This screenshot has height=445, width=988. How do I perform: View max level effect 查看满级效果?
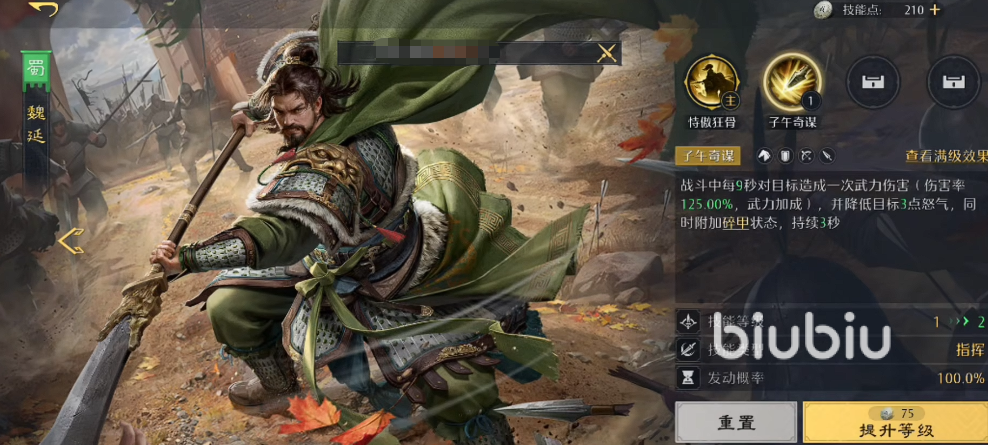point(946,156)
